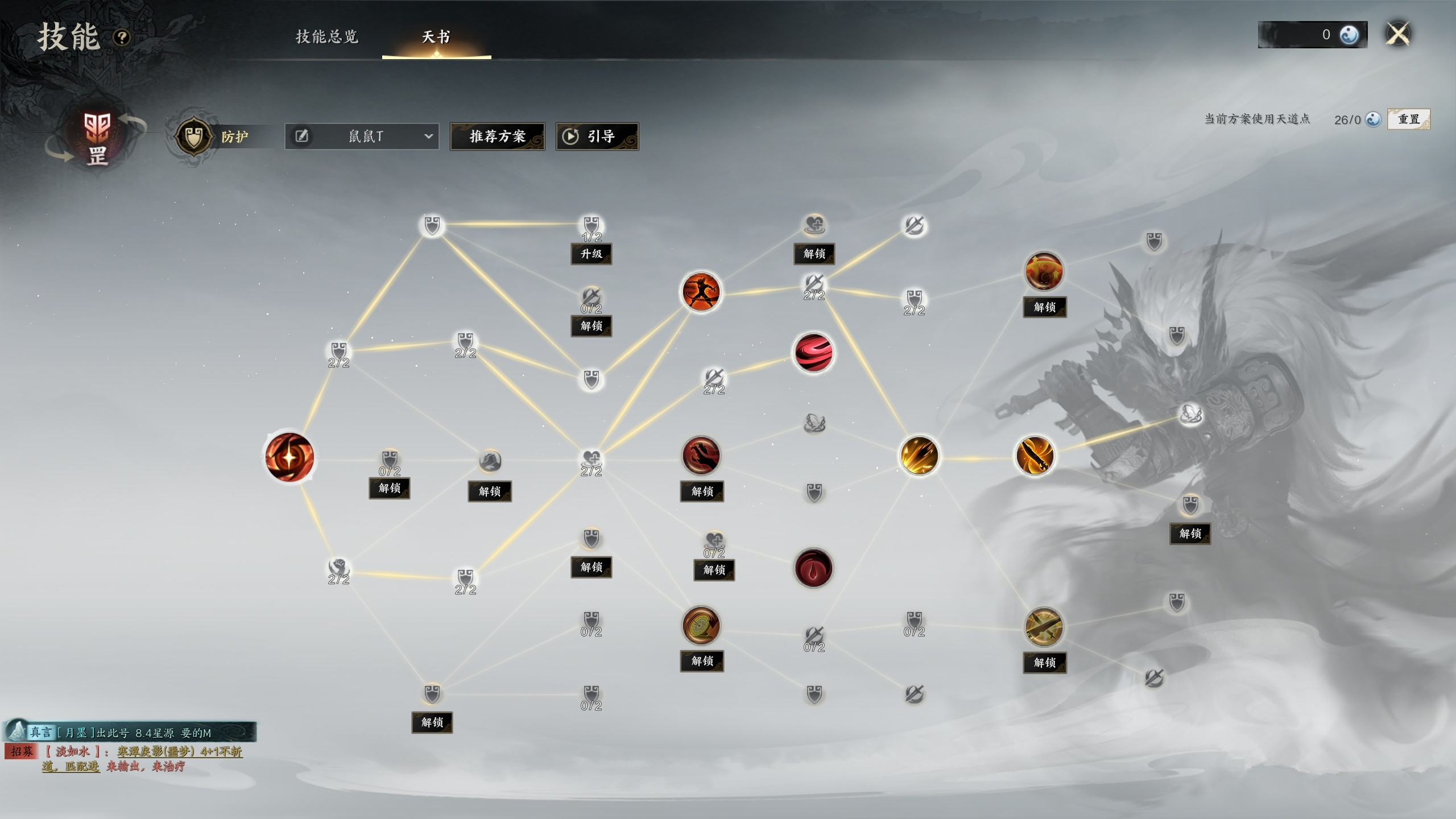Click the 重置 reset button
The width and height of the screenshot is (1456, 819).
click(x=1408, y=119)
